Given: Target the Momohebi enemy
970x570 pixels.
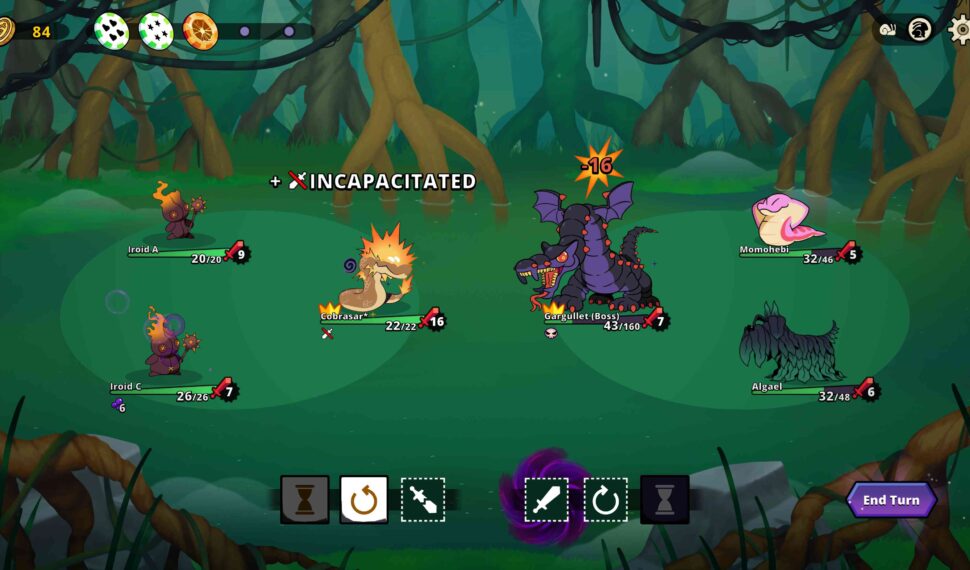Looking at the screenshot, I should click(x=787, y=219).
